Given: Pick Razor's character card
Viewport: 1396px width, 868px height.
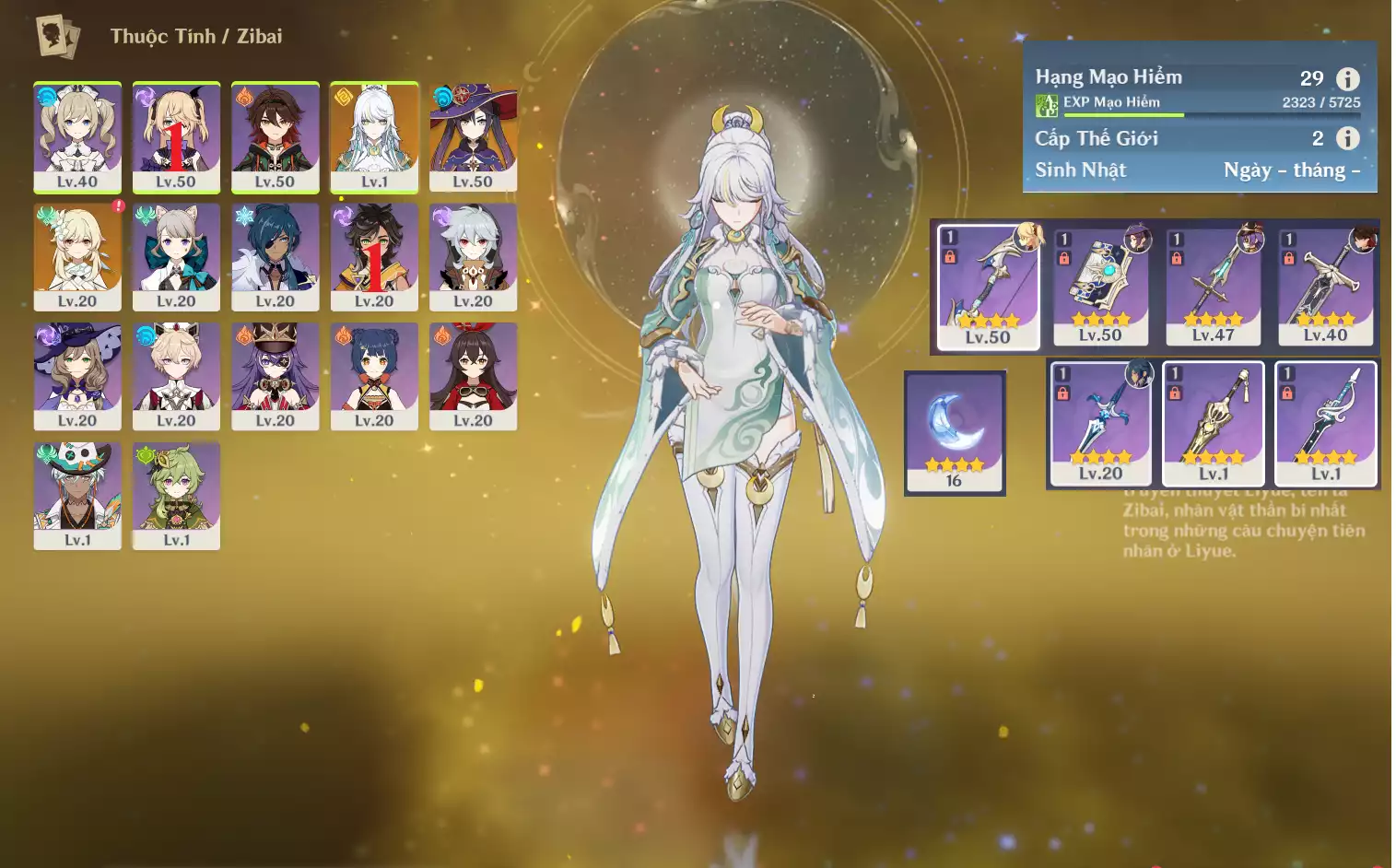Looking at the screenshot, I should (x=473, y=256).
